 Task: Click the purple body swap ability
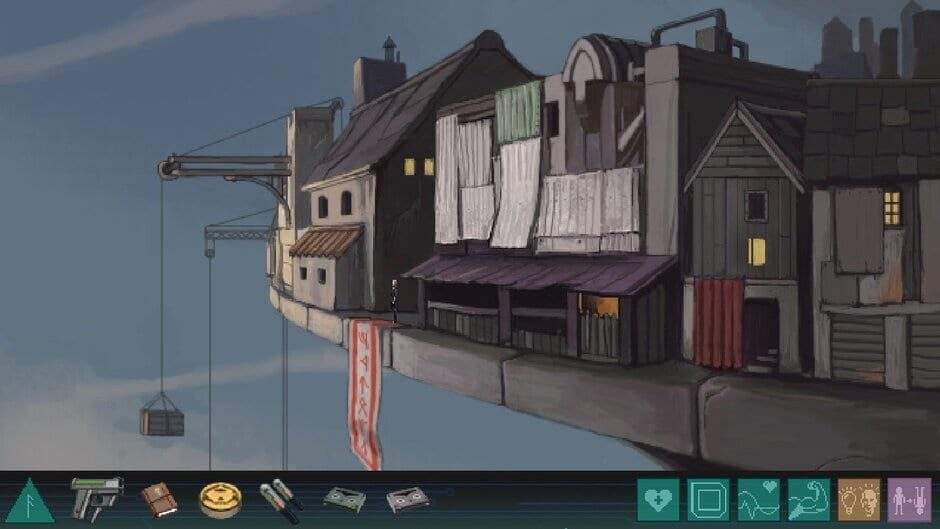click(x=908, y=499)
